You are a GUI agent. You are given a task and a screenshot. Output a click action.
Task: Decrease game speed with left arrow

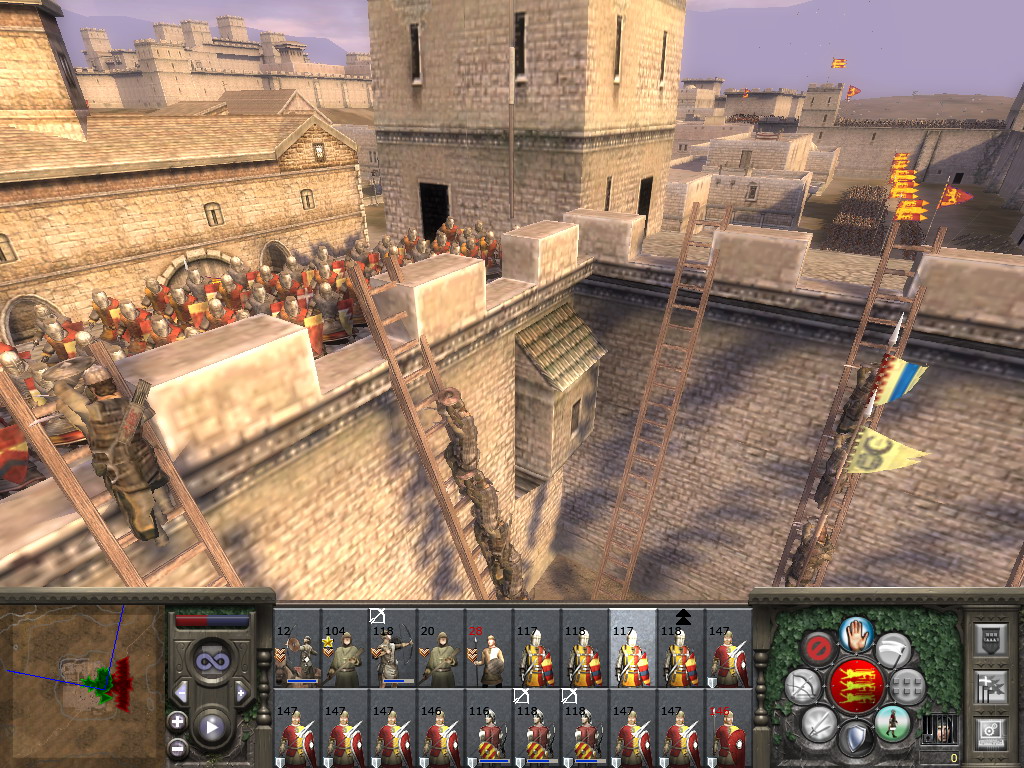pos(181,692)
